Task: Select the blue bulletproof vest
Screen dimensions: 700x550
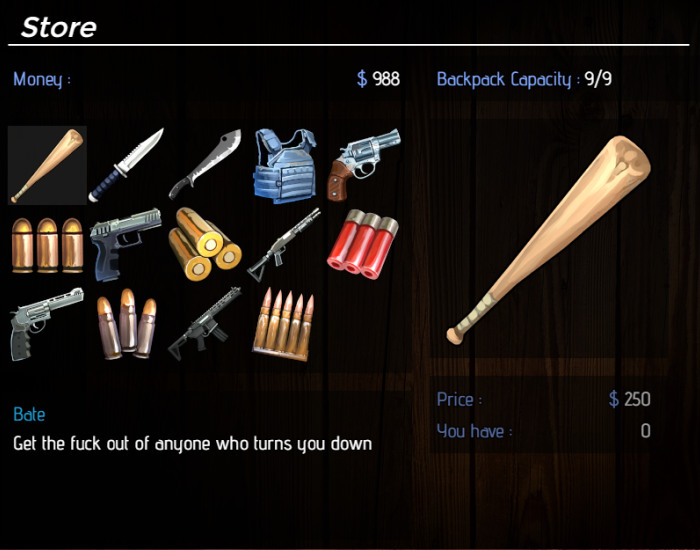Action: [284, 165]
